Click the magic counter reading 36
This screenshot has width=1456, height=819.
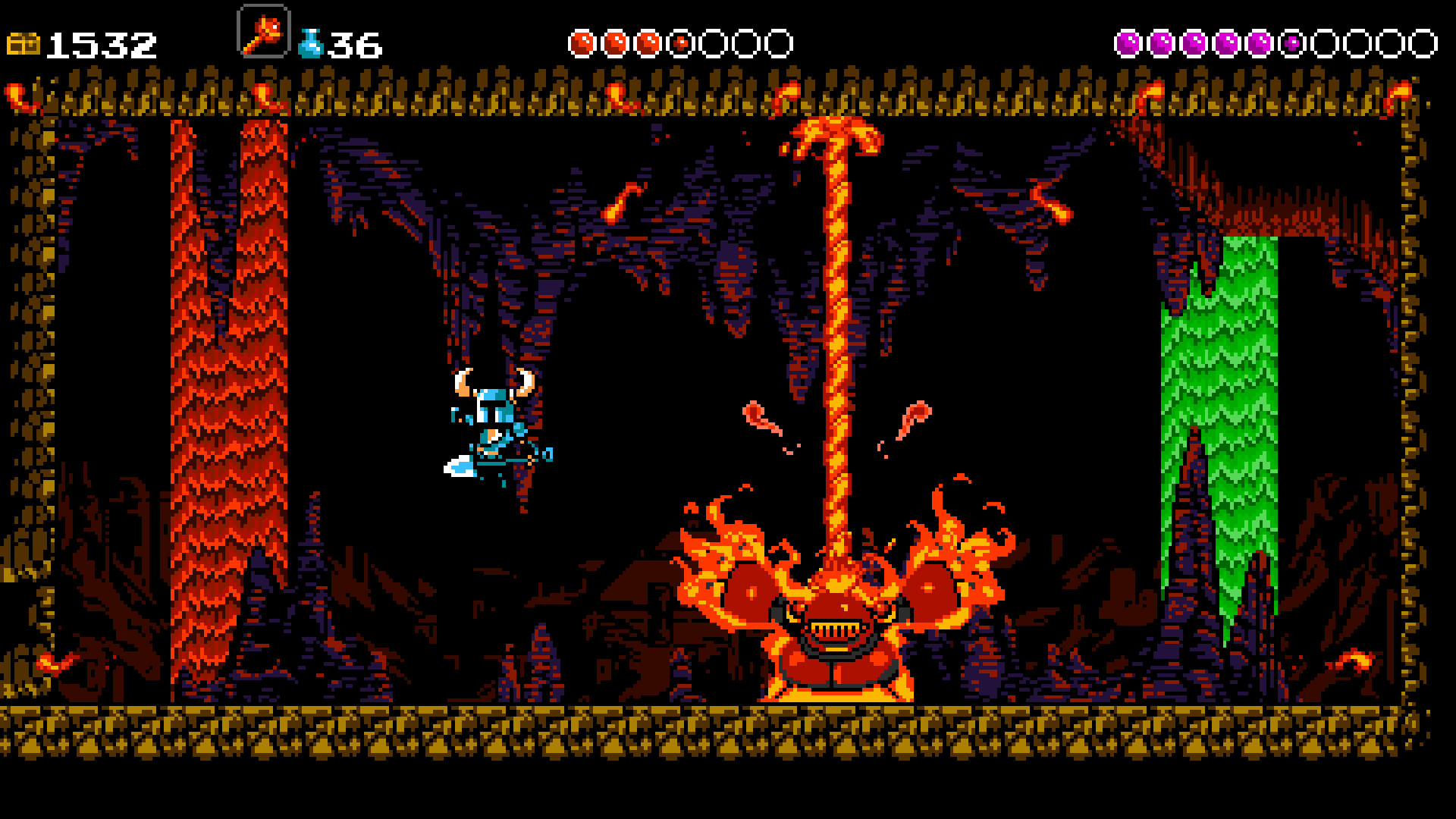pos(353,44)
